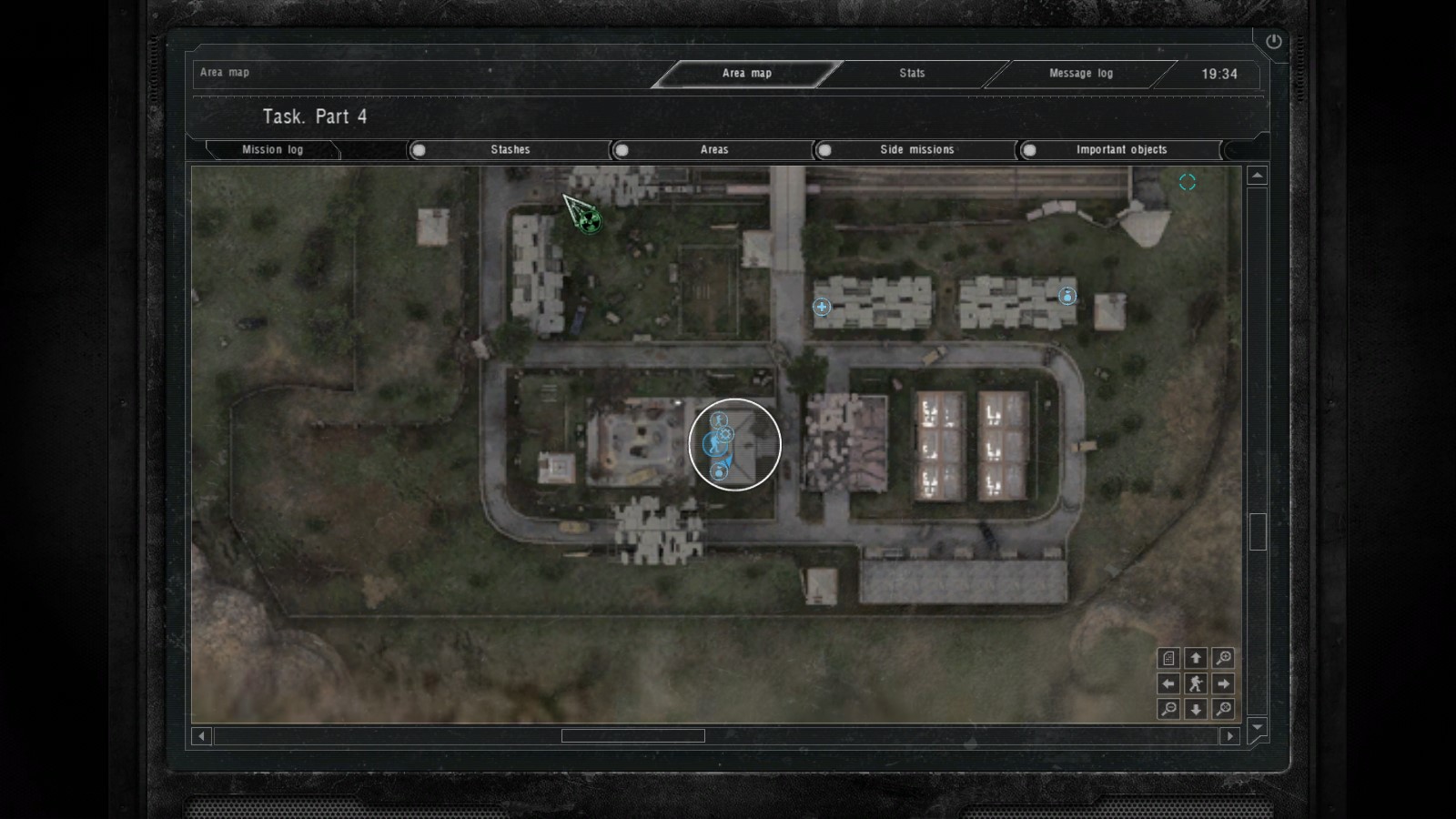This screenshot has width=1456, height=819.
Task: Pan the map up with arrow button
Action: coord(1196,658)
